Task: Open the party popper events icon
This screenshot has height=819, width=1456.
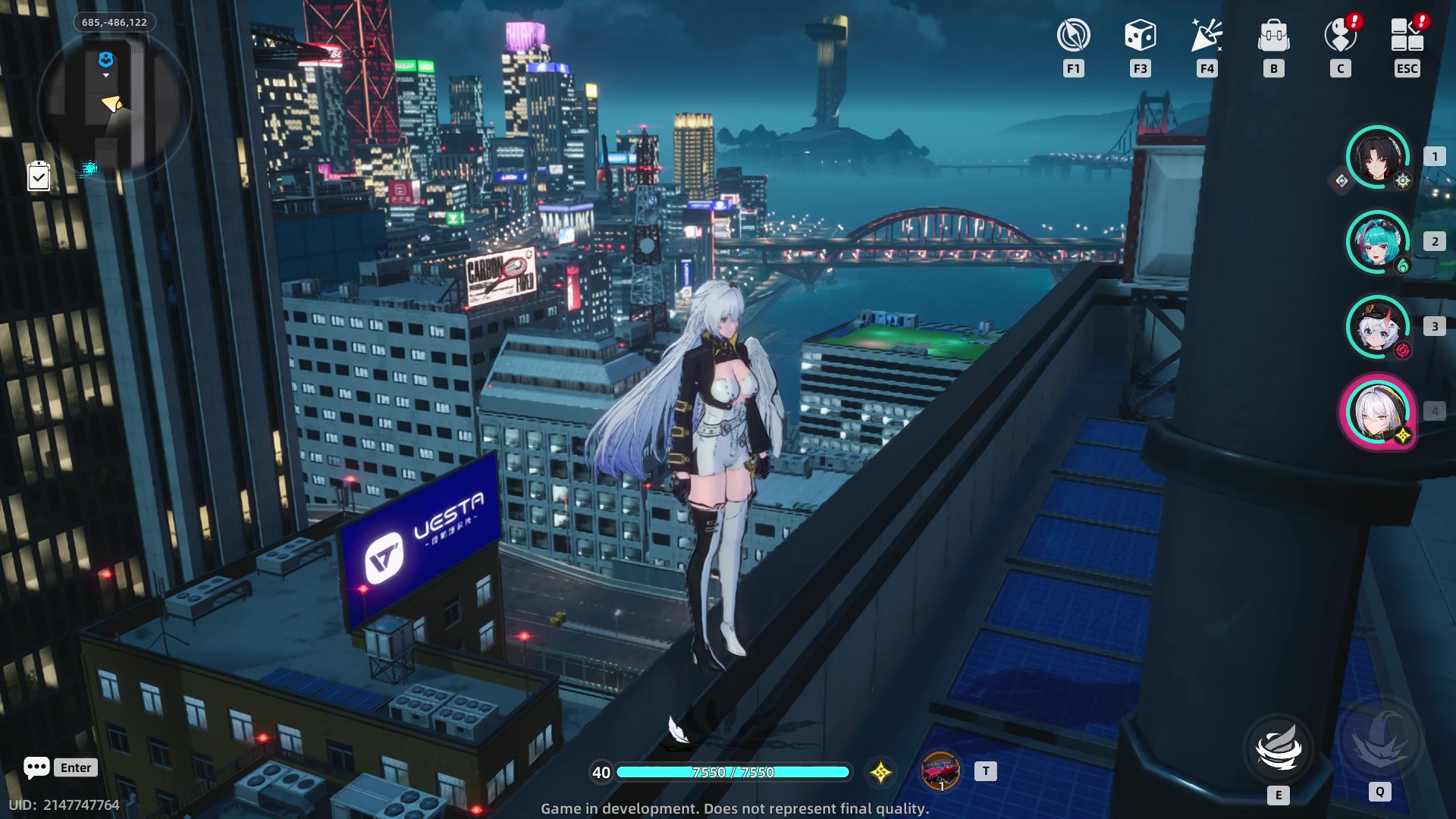Action: coord(1207,36)
